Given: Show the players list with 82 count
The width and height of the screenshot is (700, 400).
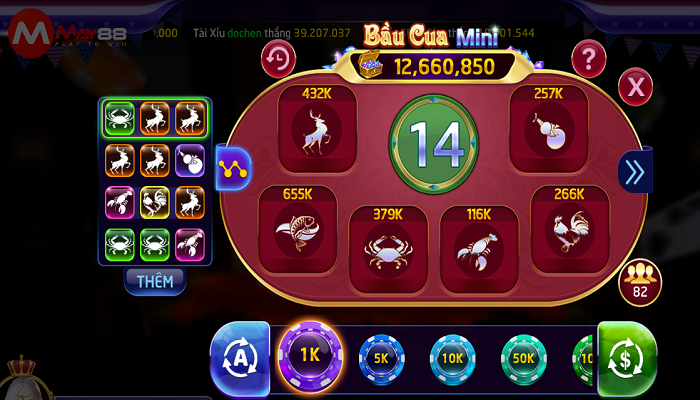Looking at the screenshot, I should click(x=639, y=282).
